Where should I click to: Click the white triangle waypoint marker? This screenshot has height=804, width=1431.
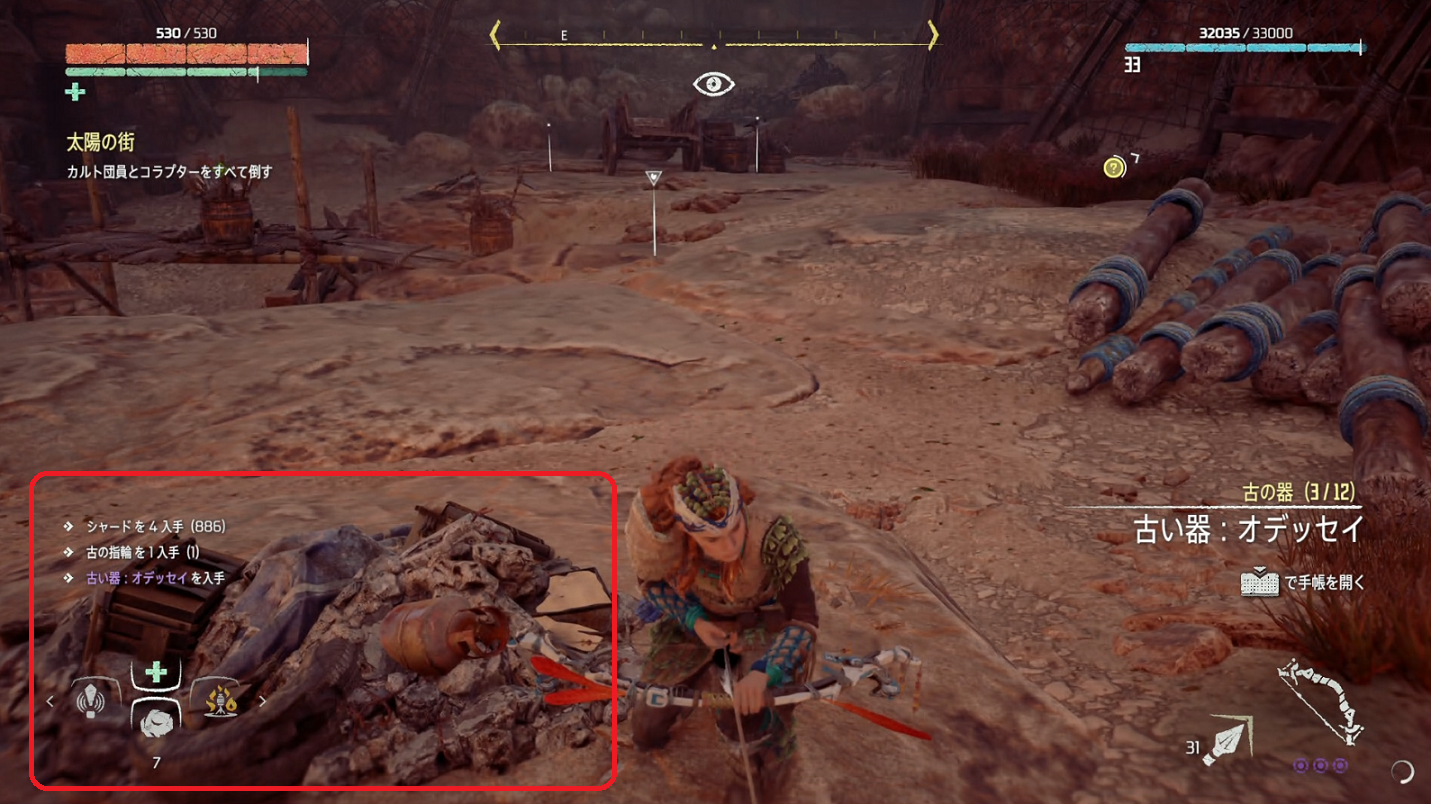[x=654, y=178]
